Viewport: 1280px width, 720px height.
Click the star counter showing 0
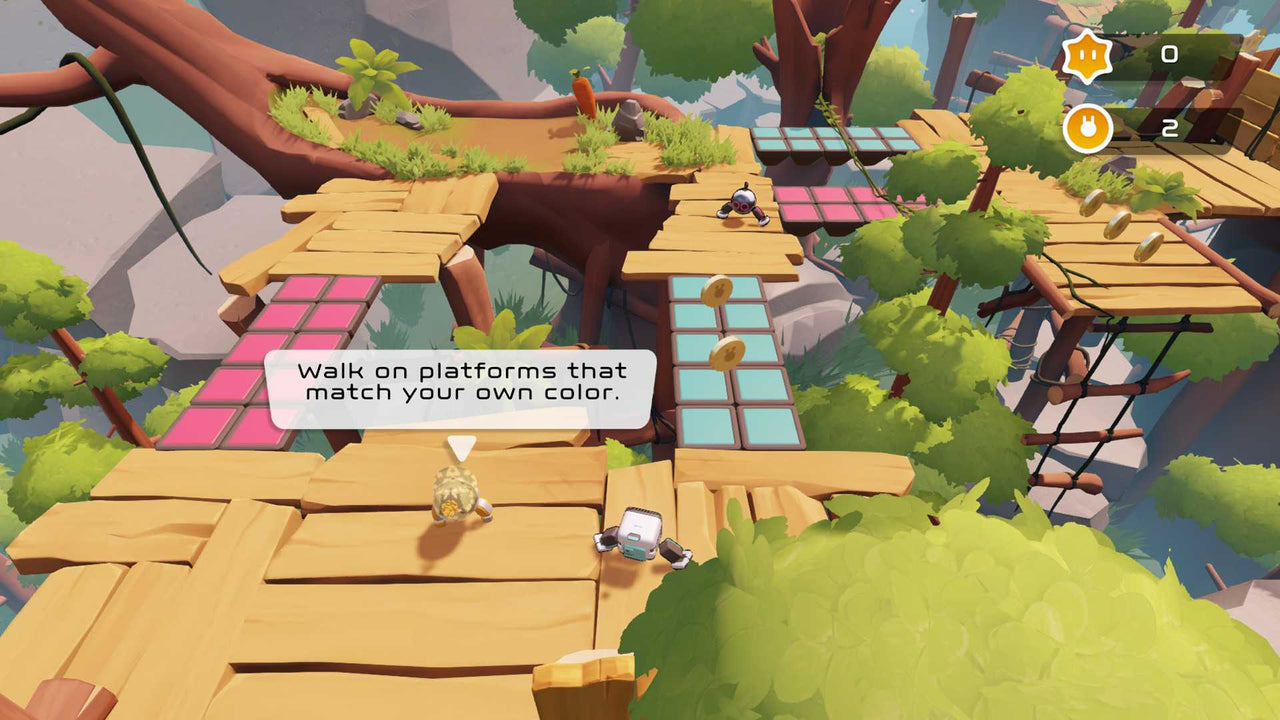click(x=1172, y=55)
